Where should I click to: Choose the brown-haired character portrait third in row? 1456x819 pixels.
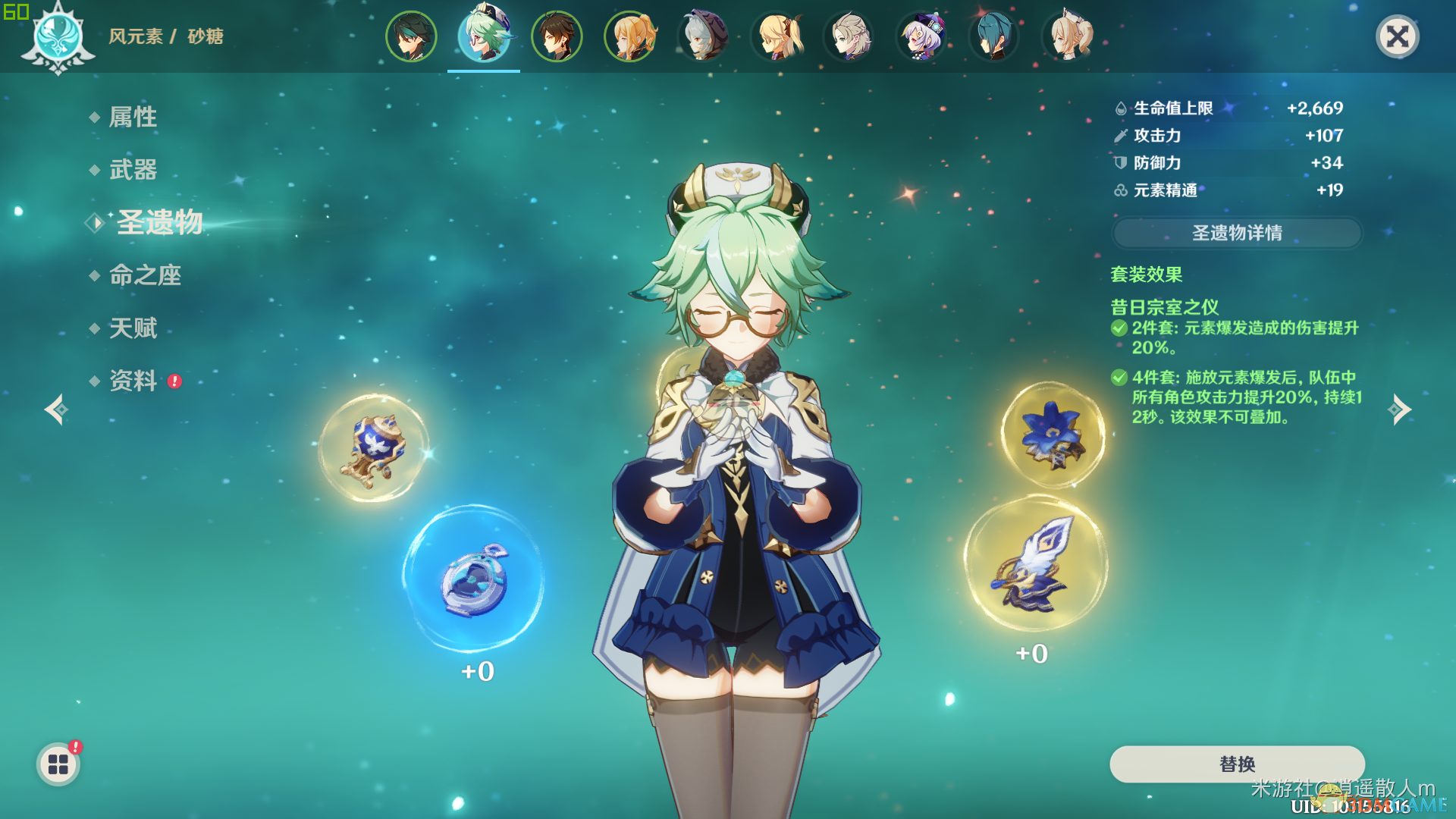(557, 36)
